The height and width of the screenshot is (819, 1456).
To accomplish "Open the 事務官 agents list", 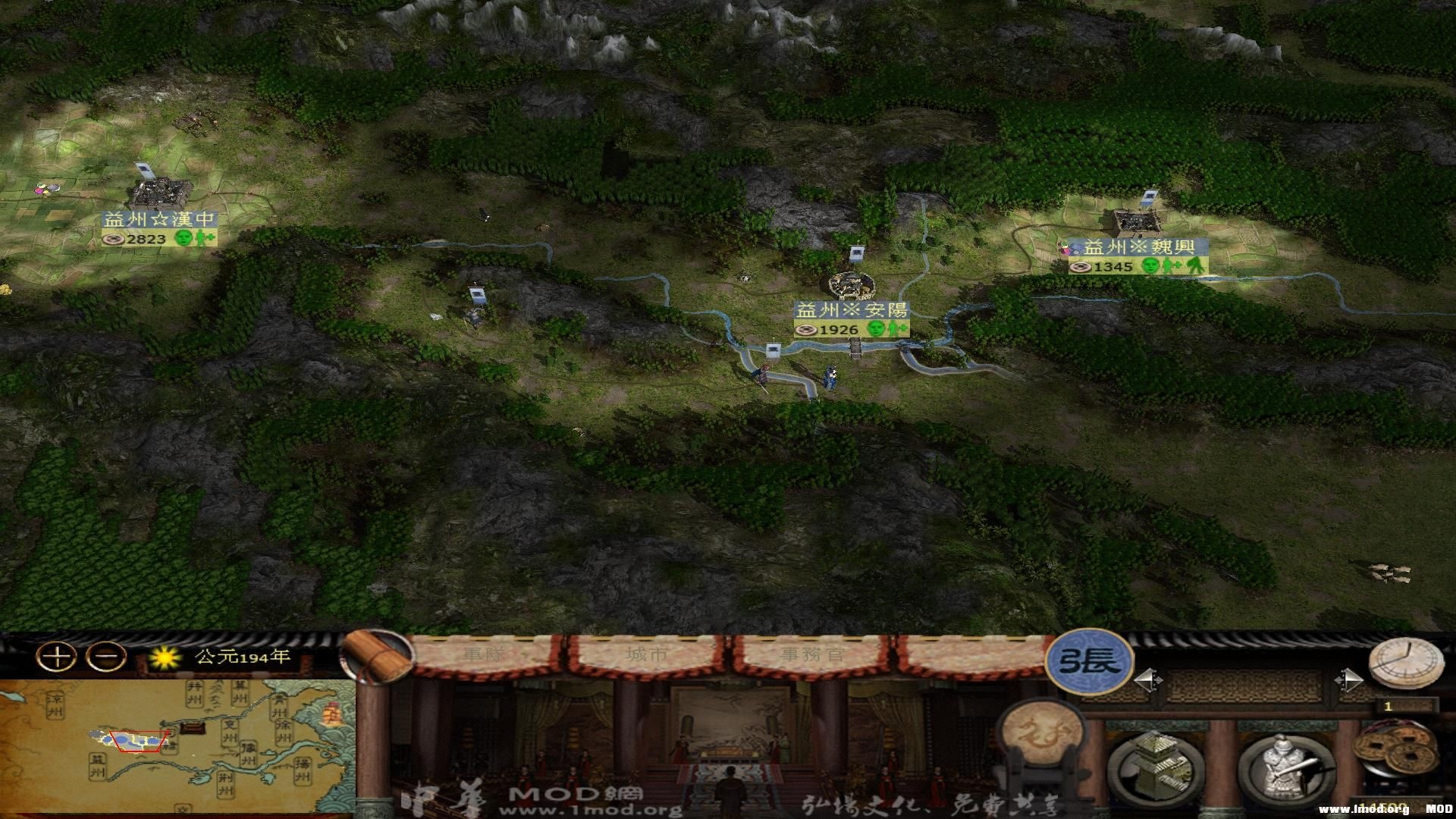I will (814, 654).
